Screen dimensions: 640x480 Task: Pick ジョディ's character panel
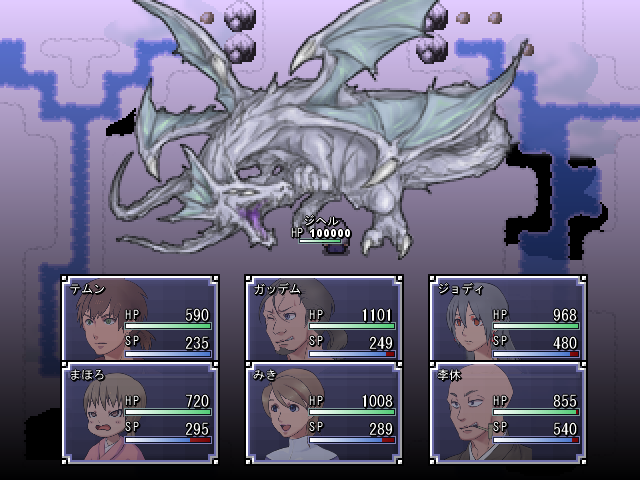[507, 319]
